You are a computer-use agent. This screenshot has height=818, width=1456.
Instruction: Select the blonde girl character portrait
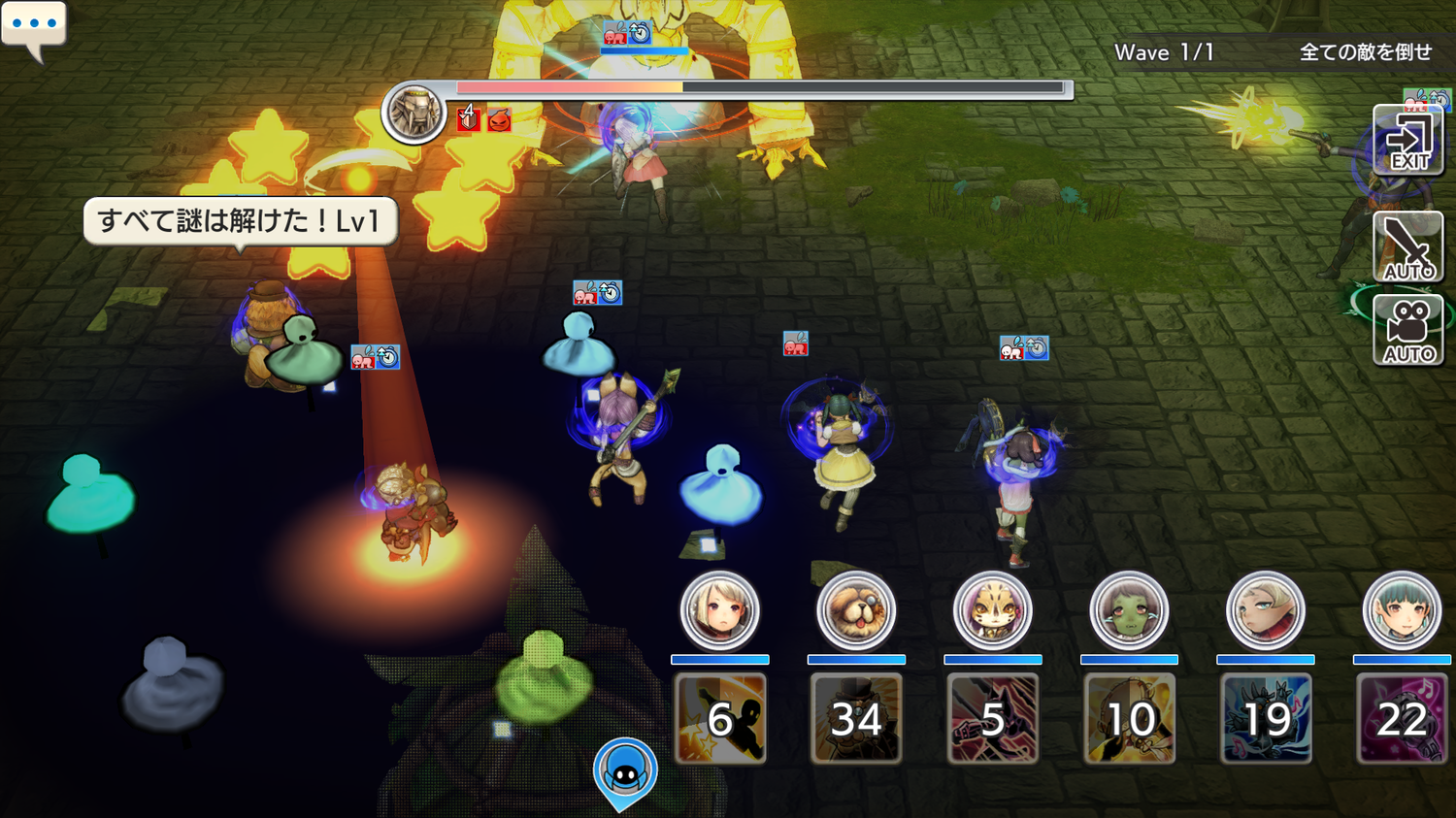(x=719, y=610)
